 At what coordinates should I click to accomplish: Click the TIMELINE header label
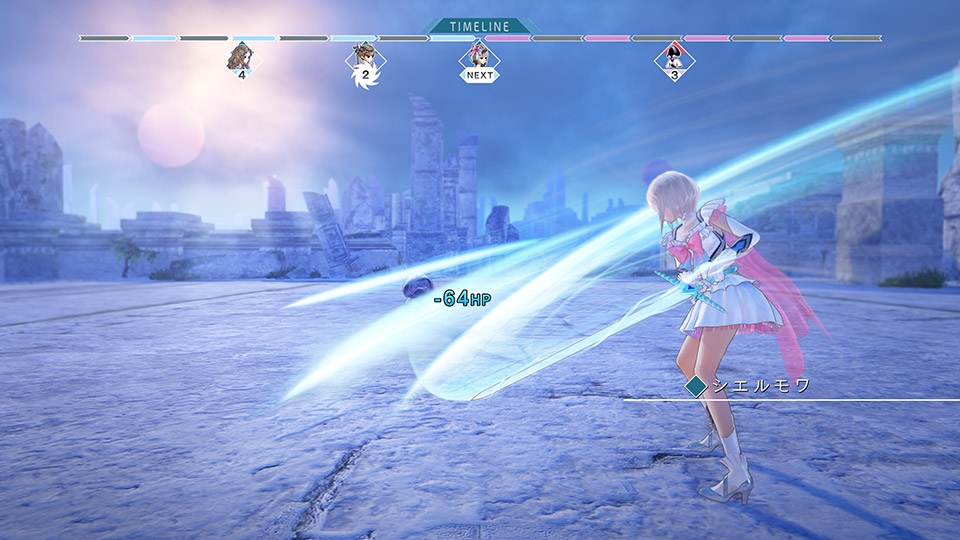pyautogui.click(x=480, y=26)
